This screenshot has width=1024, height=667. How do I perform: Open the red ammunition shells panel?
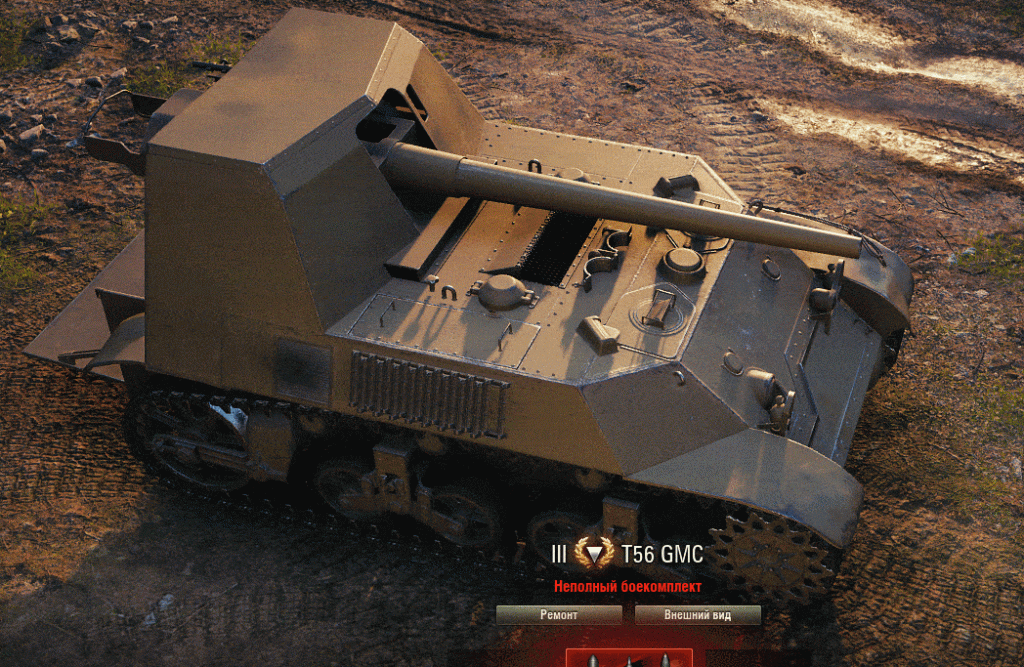pos(629,658)
